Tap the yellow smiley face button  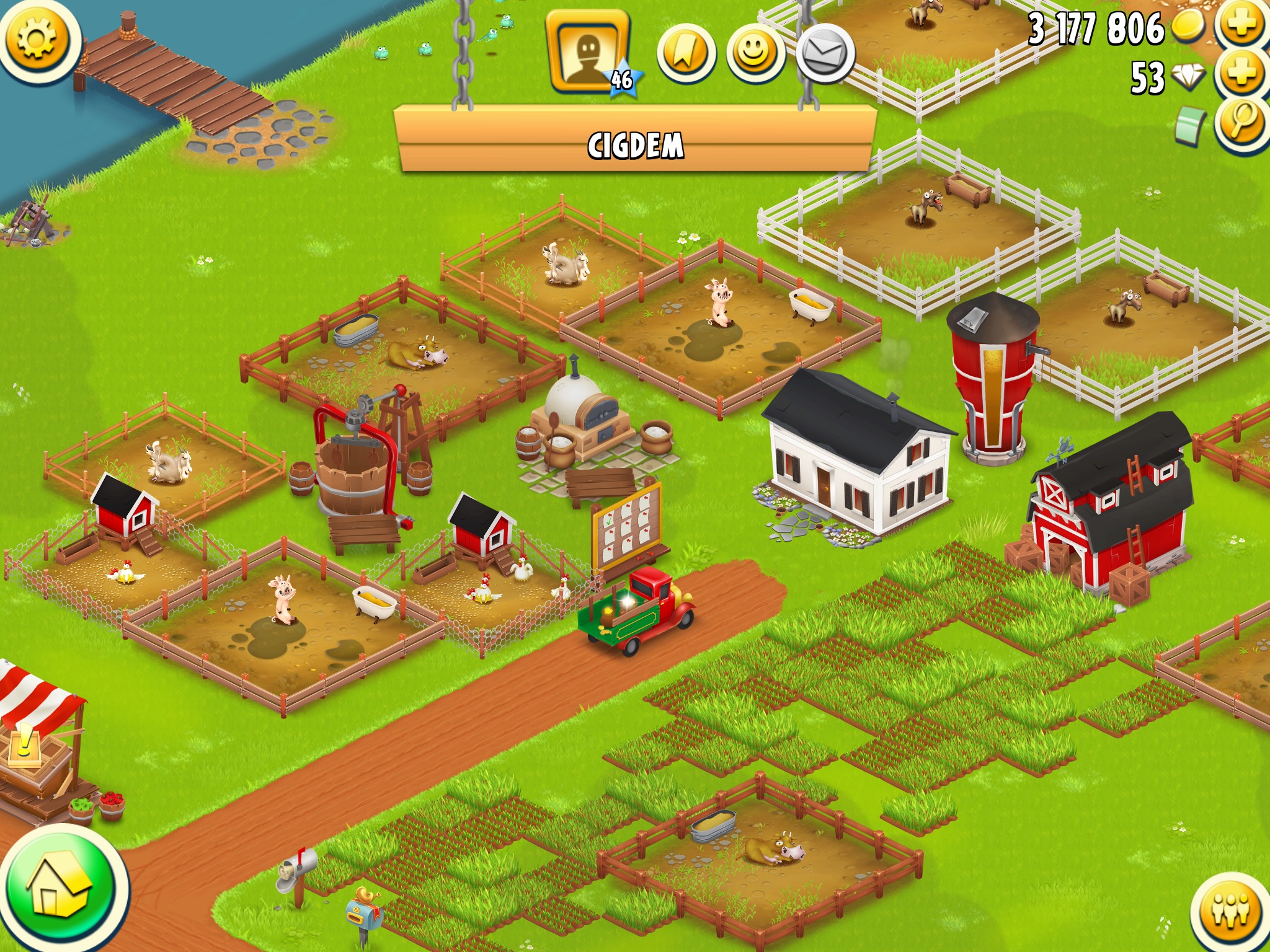[x=755, y=55]
